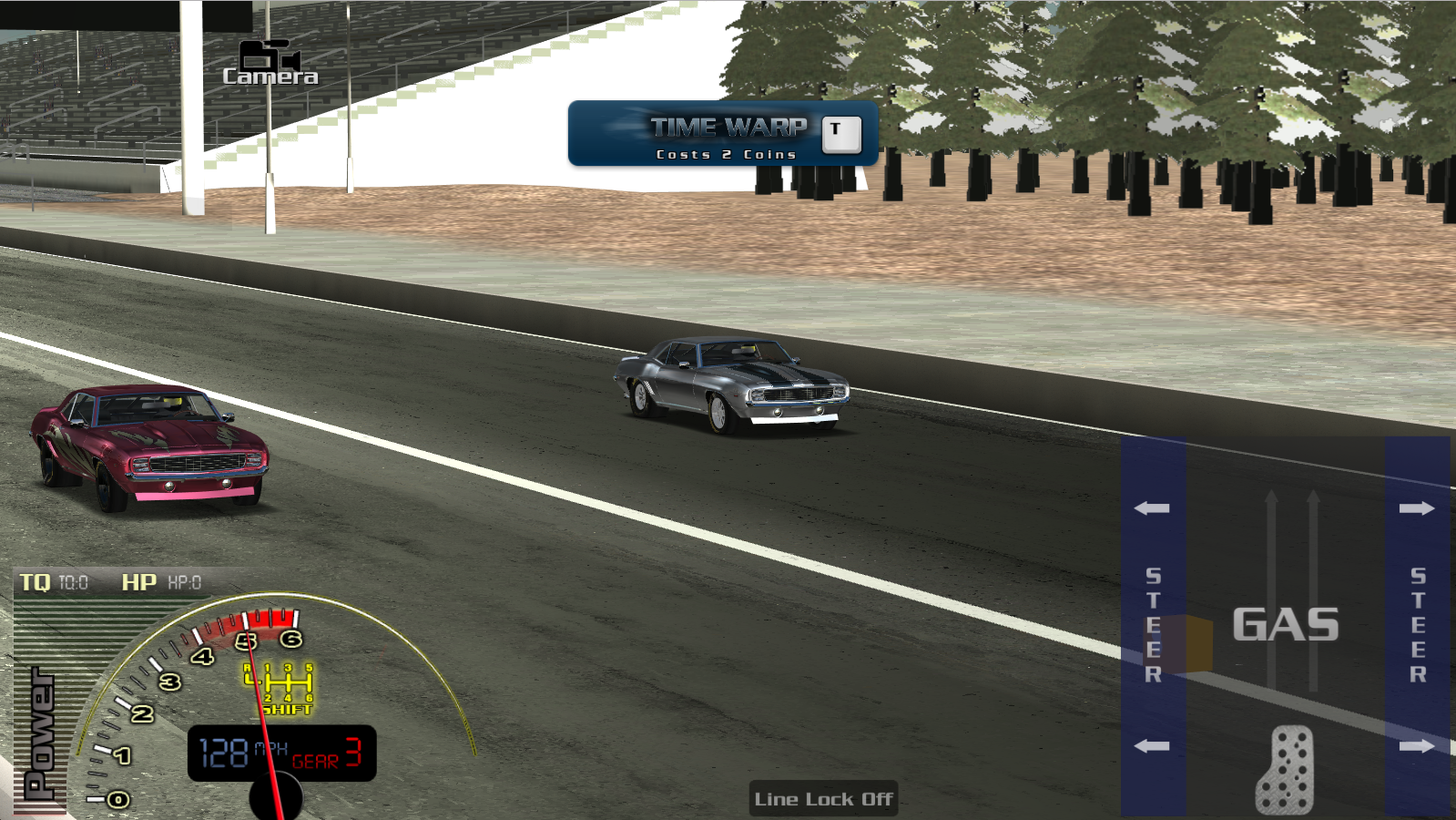The image size is (1456, 820).
Task: Toggle the Line Lock Off button
Action: coord(823,799)
